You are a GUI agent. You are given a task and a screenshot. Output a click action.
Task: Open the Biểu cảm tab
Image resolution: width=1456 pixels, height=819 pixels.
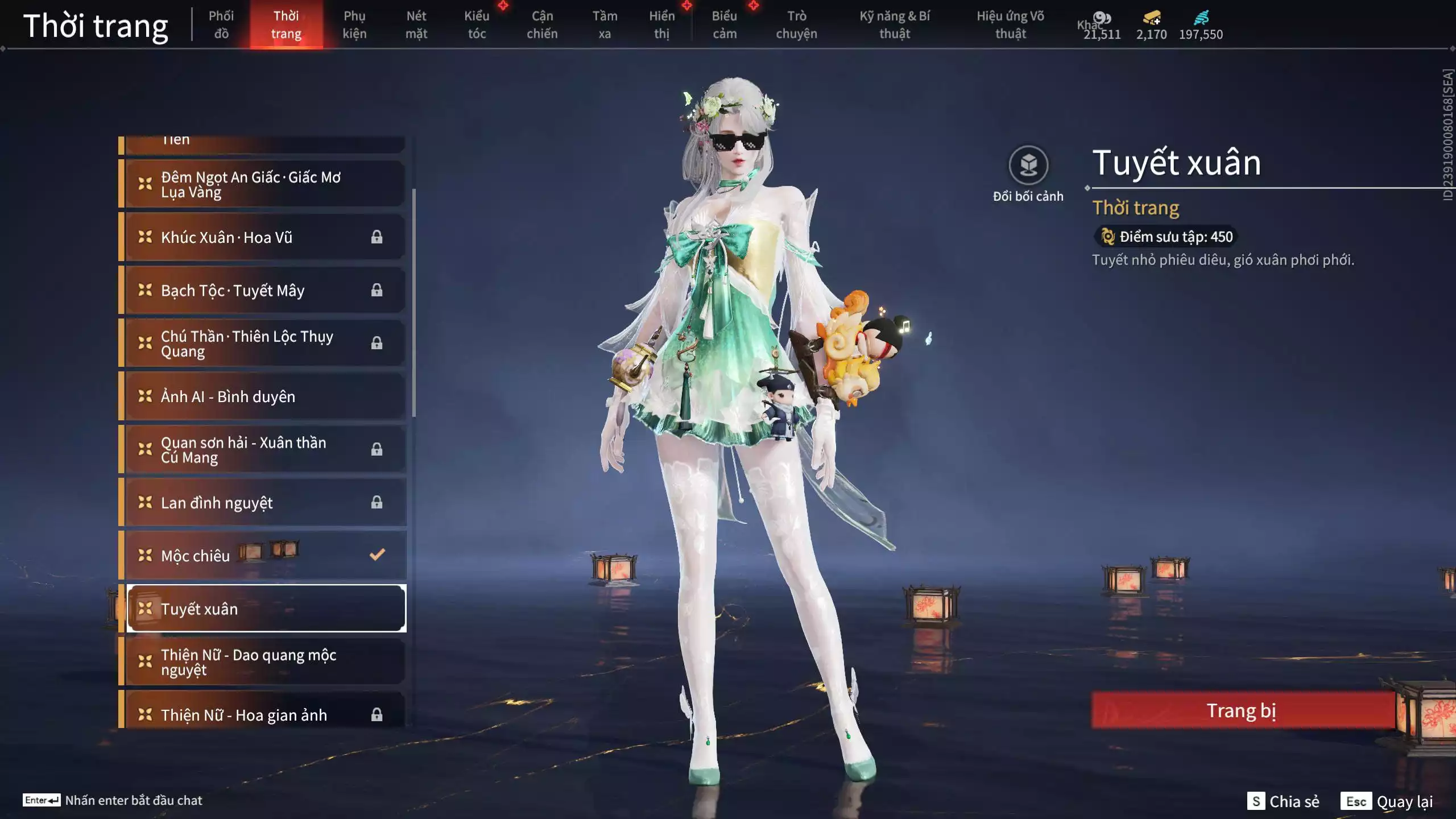[725, 25]
